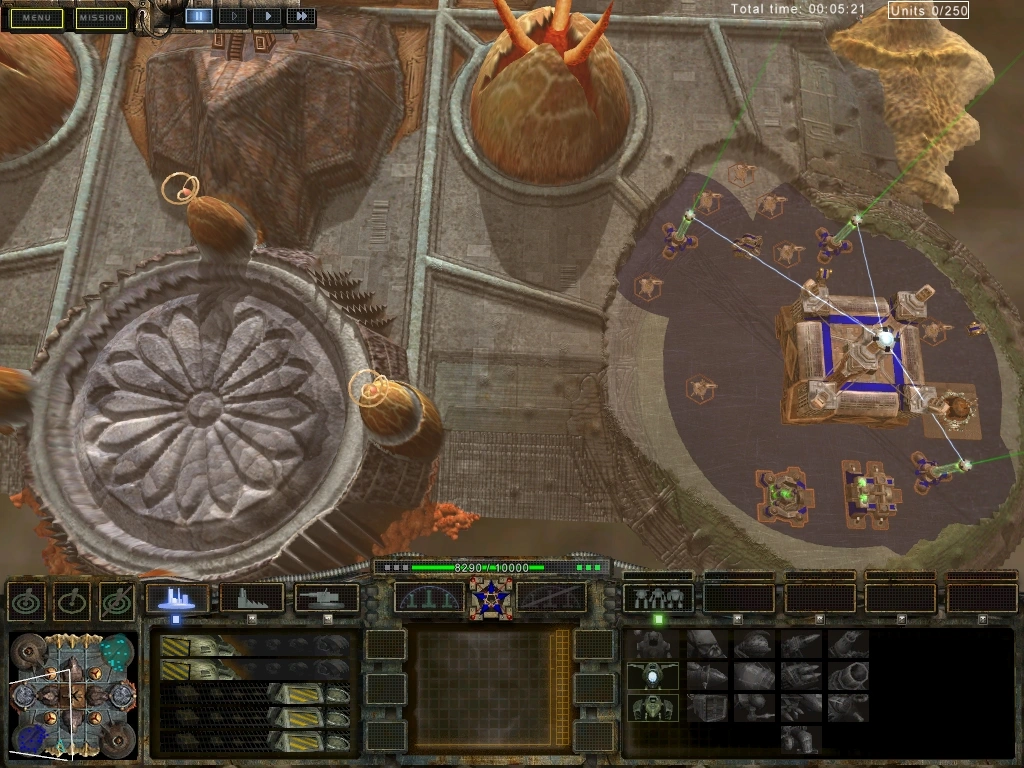Select the frame star emblem button
Screen dimensions: 1024x768
pyautogui.click(x=490, y=598)
